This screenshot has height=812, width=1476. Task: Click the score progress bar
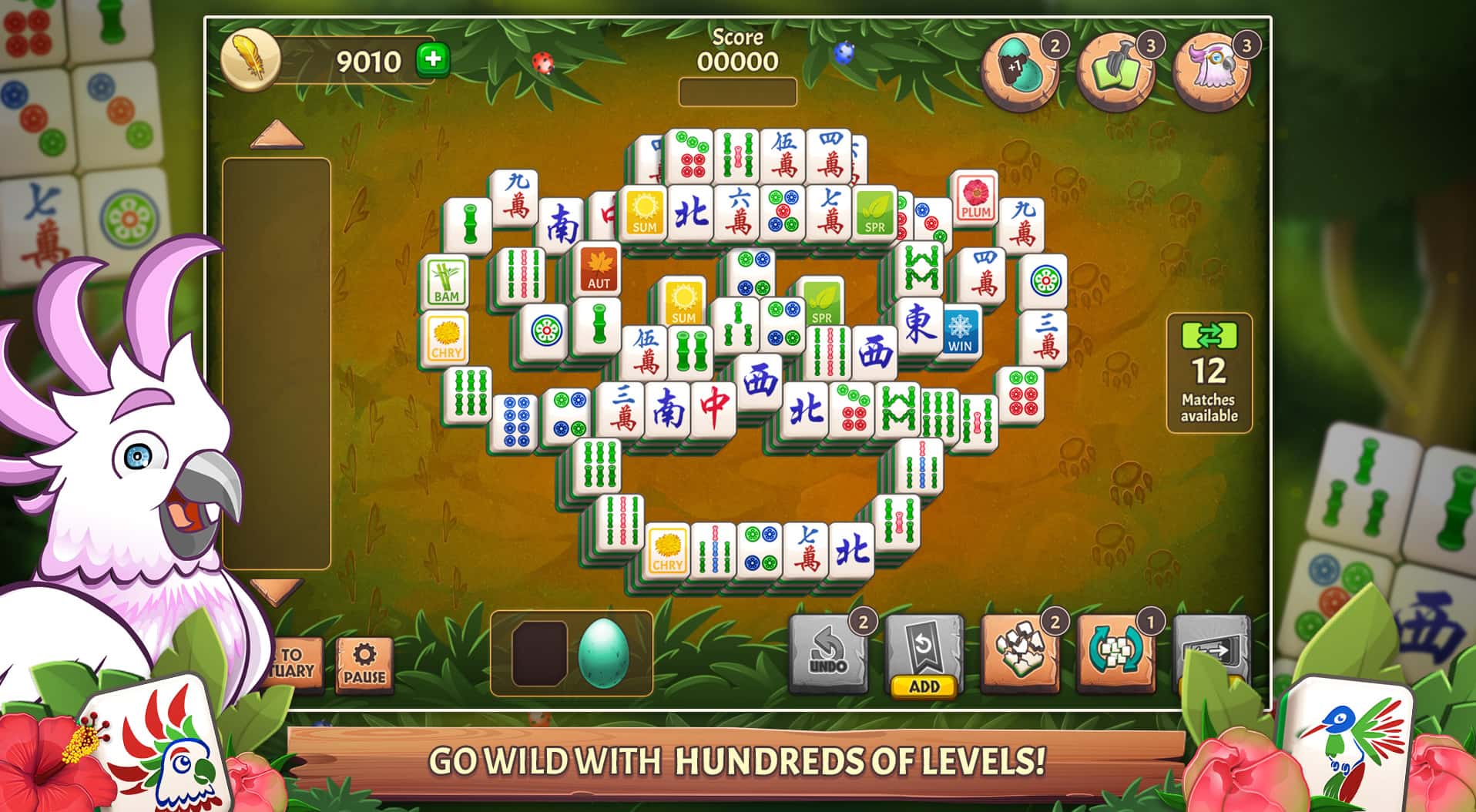click(737, 90)
